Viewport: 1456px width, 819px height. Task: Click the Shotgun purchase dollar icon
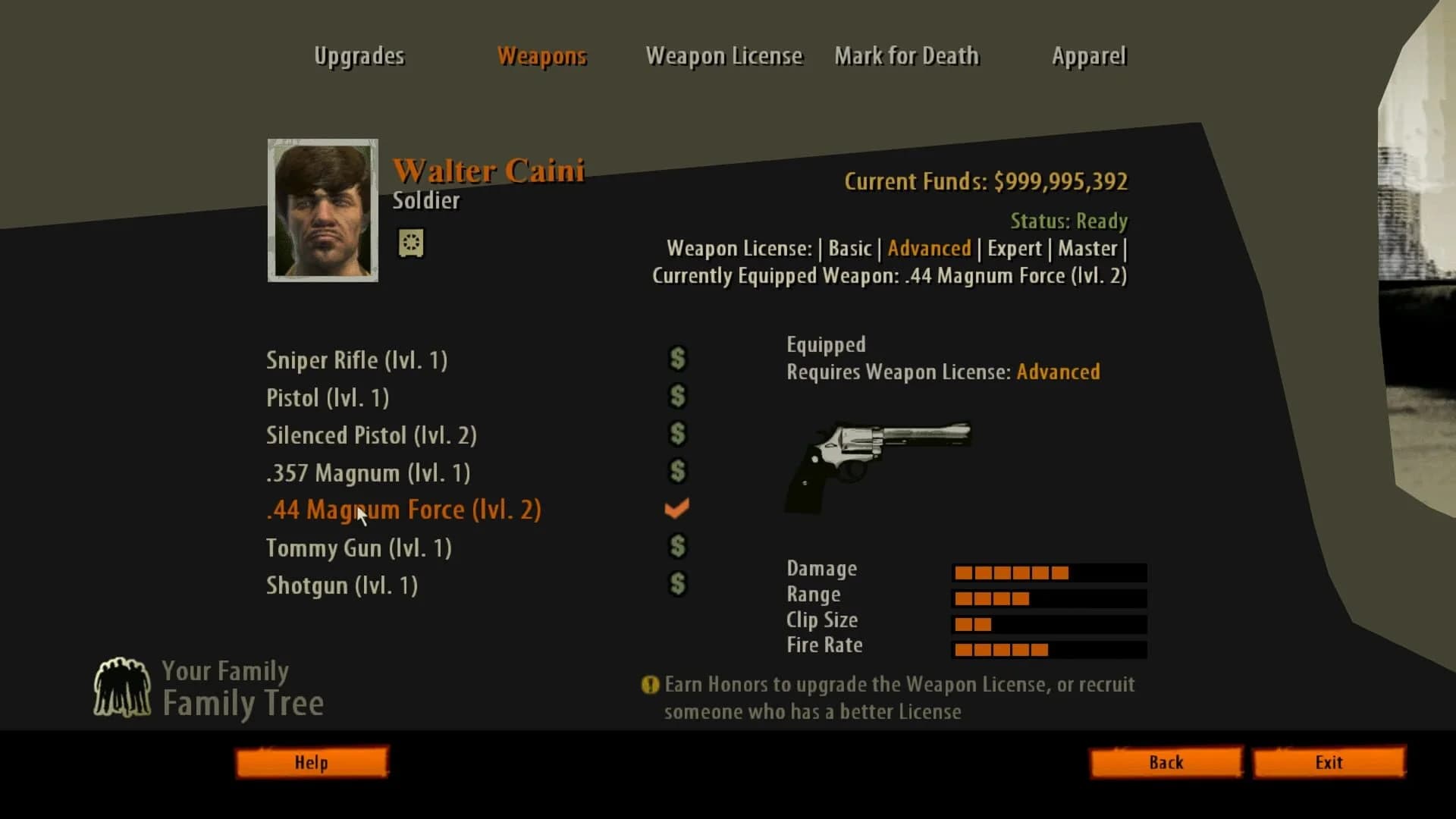pos(677,584)
